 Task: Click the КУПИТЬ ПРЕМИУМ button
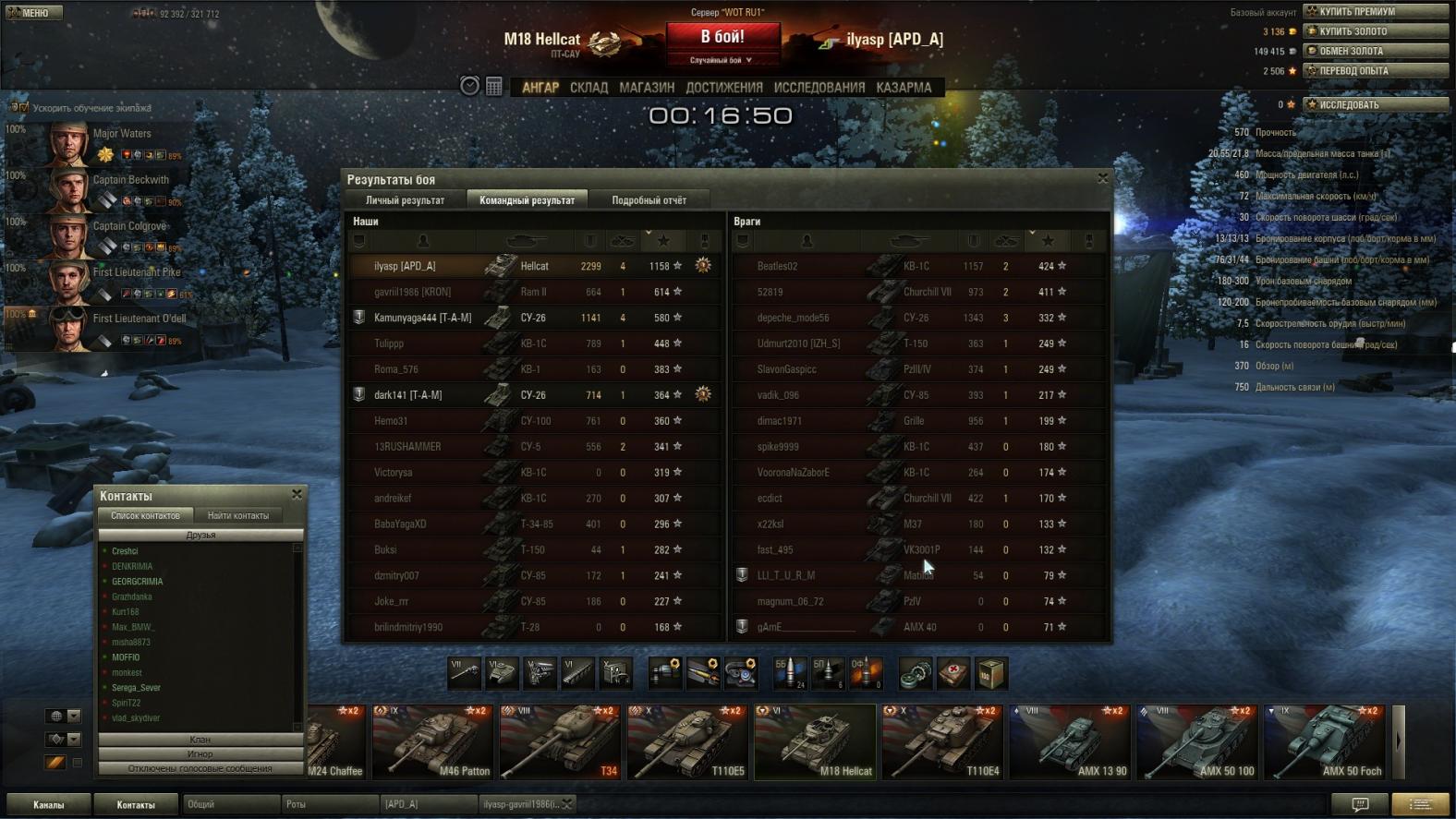click(1375, 12)
